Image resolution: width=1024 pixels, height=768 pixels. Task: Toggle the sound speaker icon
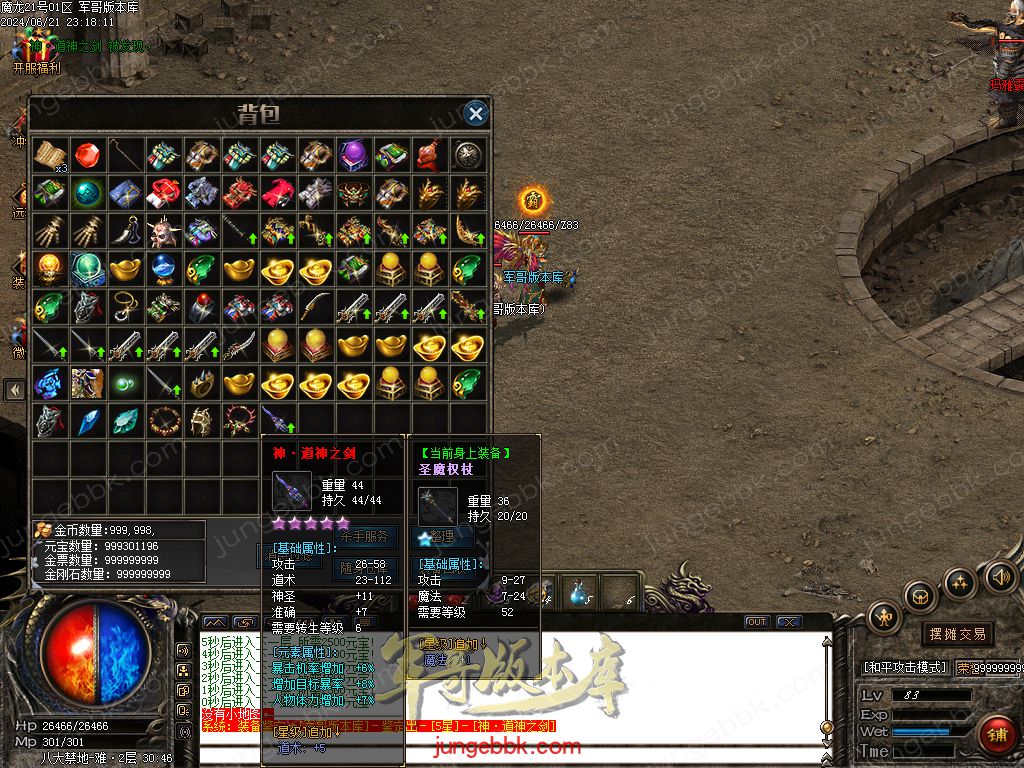(x=1000, y=576)
